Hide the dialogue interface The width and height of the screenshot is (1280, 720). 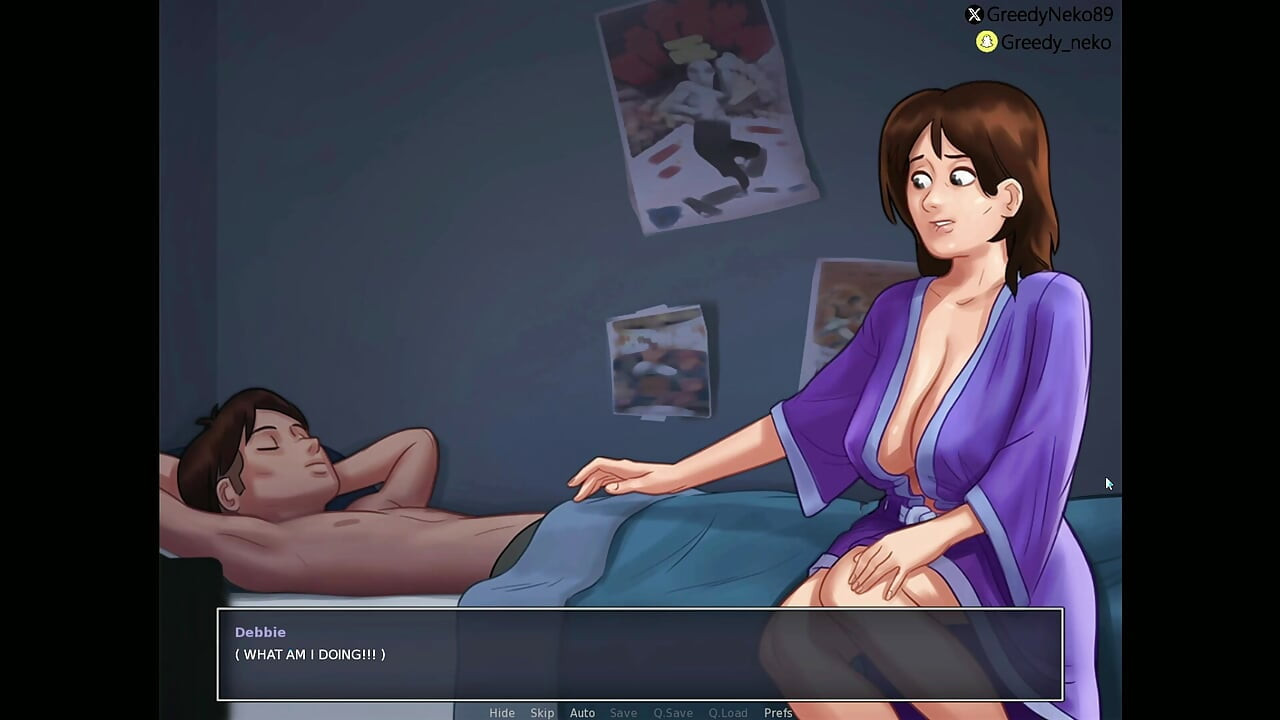[x=502, y=713]
